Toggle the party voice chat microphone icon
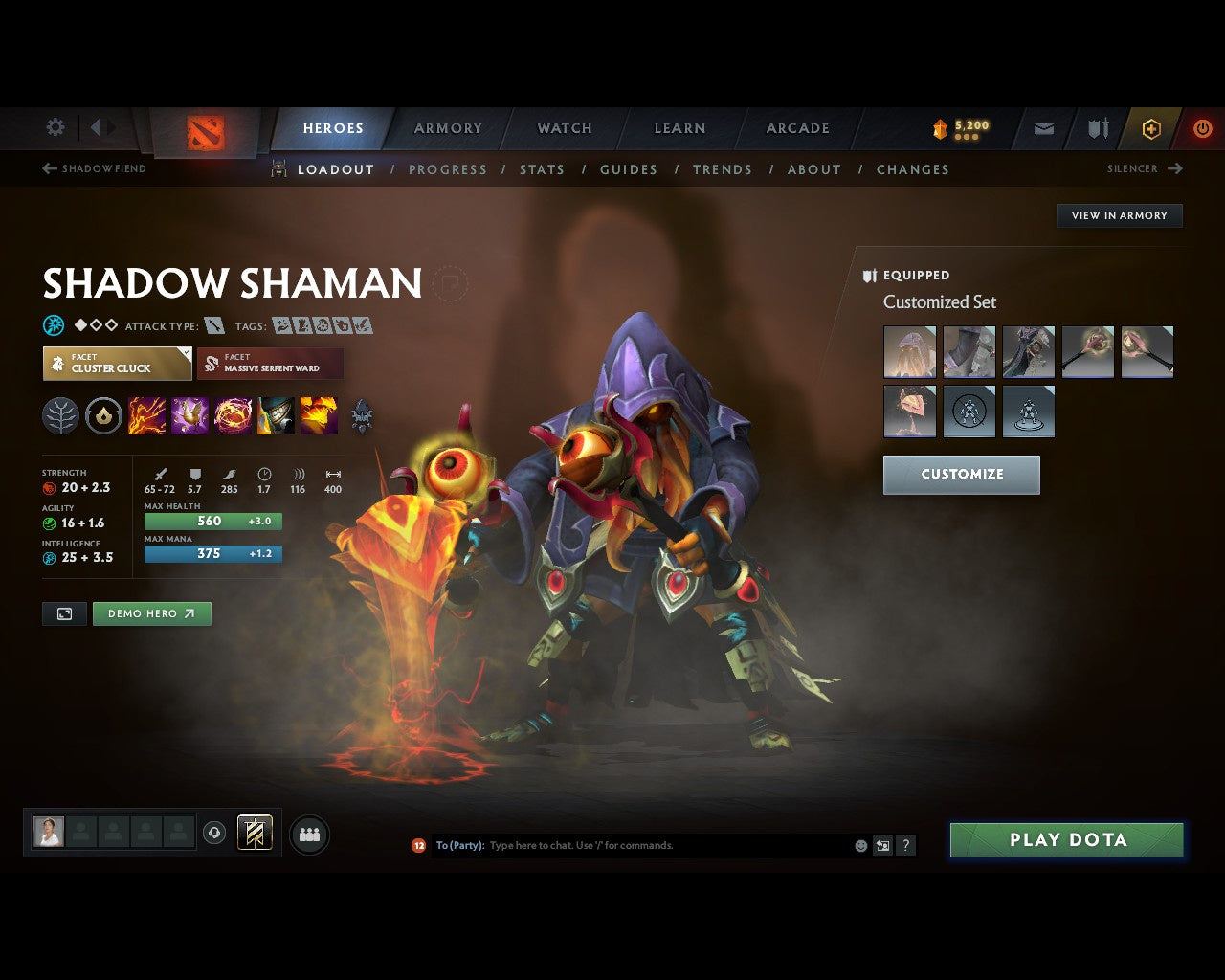The height and width of the screenshot is (980, 1225). 212,834
